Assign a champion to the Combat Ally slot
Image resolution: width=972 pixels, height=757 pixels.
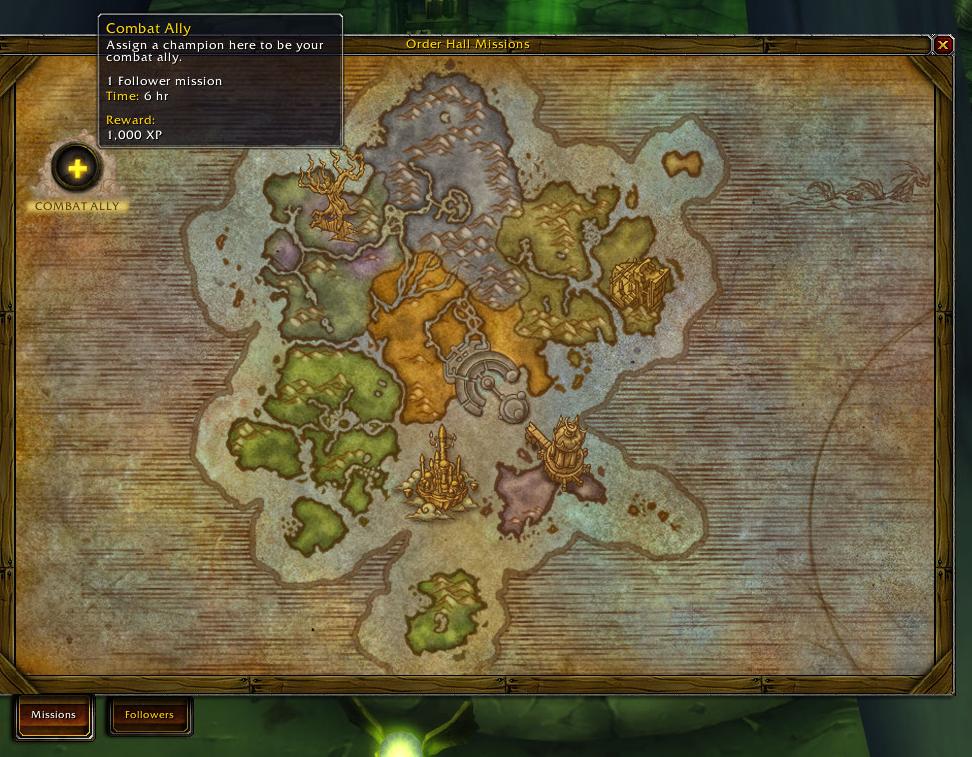coord(77,168)
